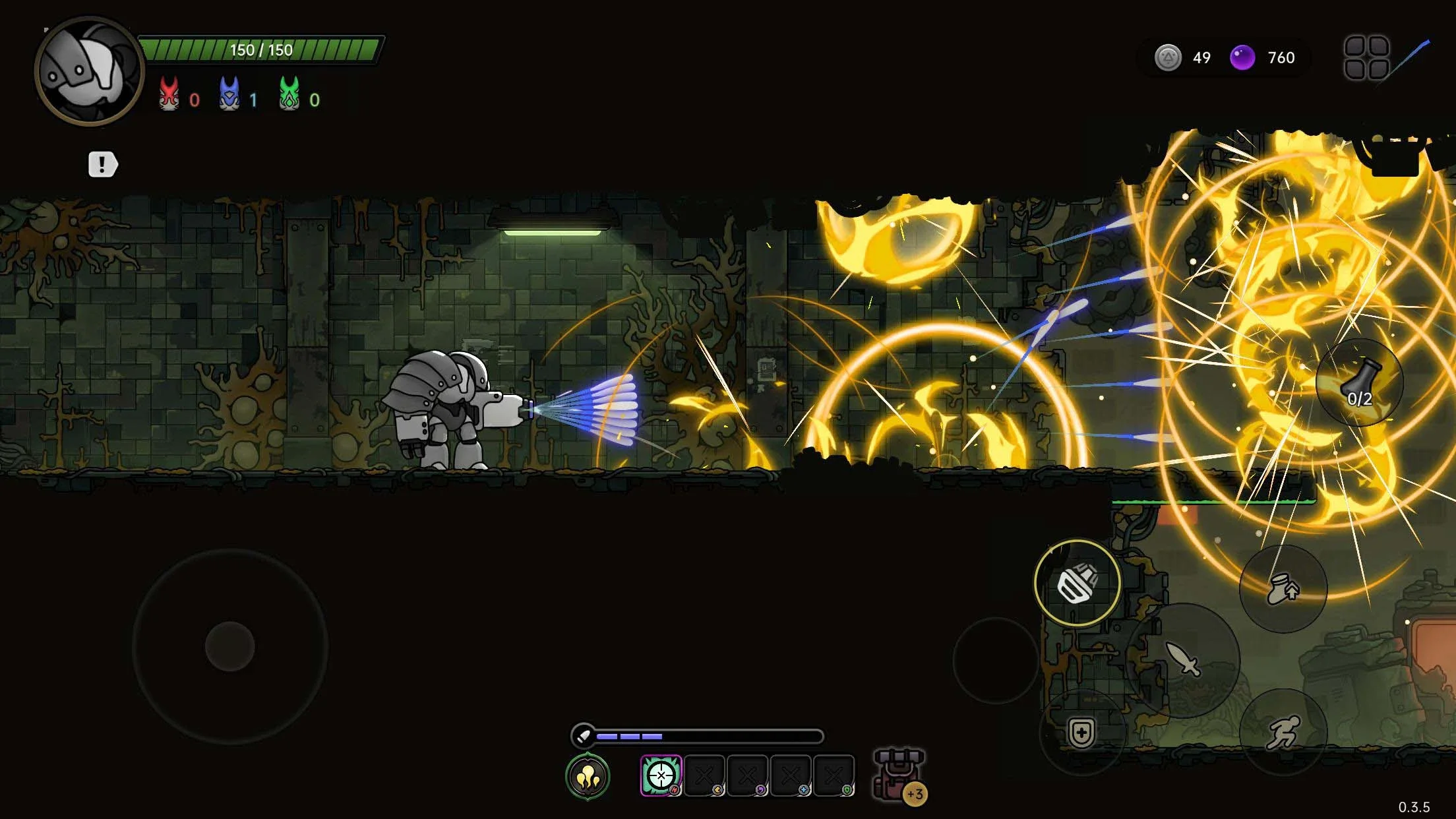Open the four-square grid menu

(x=1366, y=58)
